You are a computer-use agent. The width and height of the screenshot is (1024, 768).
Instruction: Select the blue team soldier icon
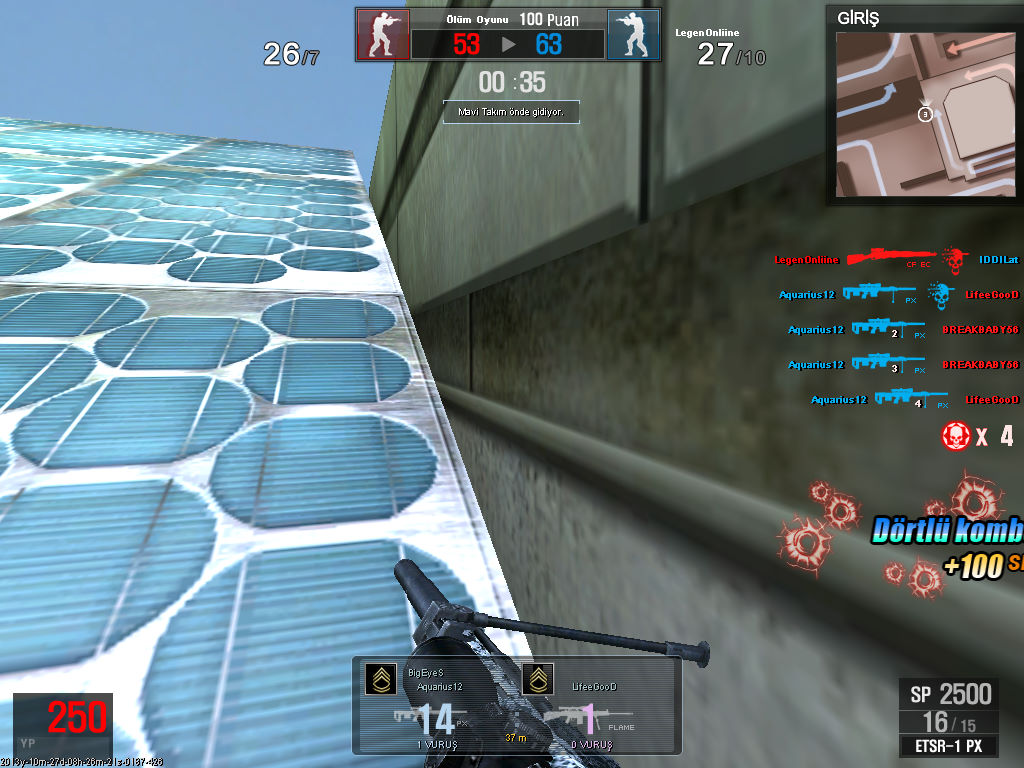pos(633,36)
